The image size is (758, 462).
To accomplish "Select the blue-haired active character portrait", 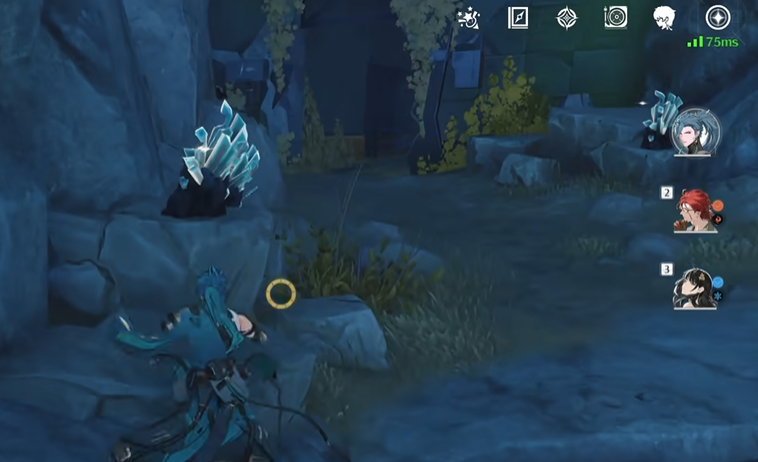I will click(x=695, y=132).
